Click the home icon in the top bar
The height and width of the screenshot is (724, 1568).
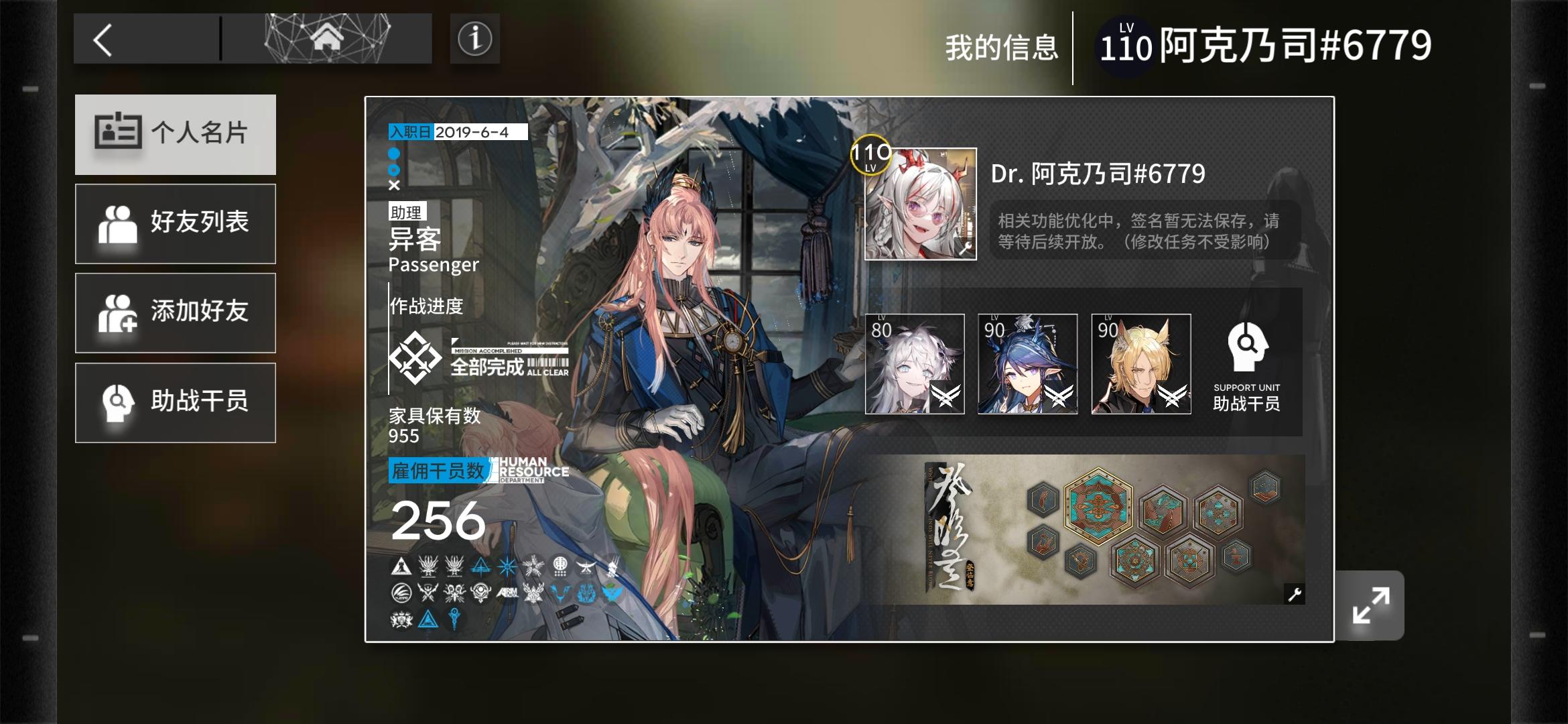click(326, 38)
